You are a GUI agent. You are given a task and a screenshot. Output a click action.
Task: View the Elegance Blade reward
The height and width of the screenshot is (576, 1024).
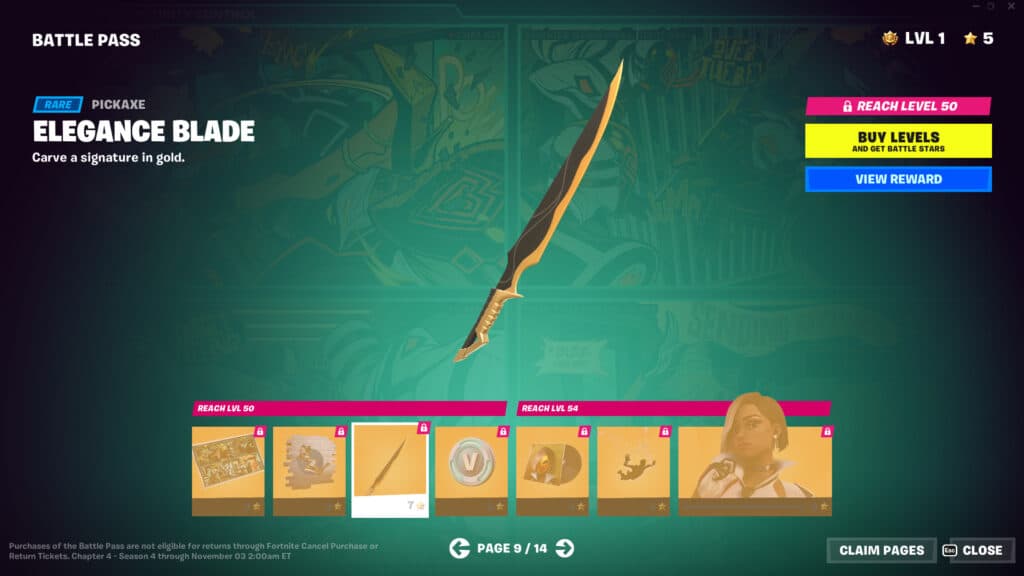tap(898, 180)
